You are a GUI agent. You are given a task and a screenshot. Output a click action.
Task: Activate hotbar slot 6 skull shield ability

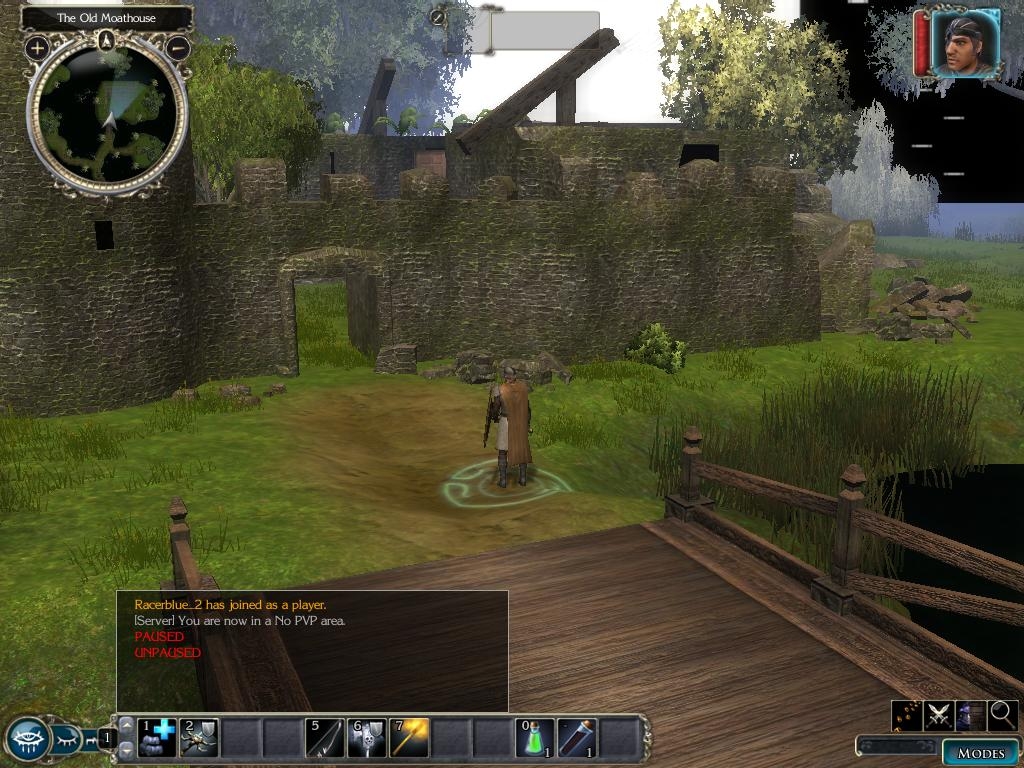[367, 738]
